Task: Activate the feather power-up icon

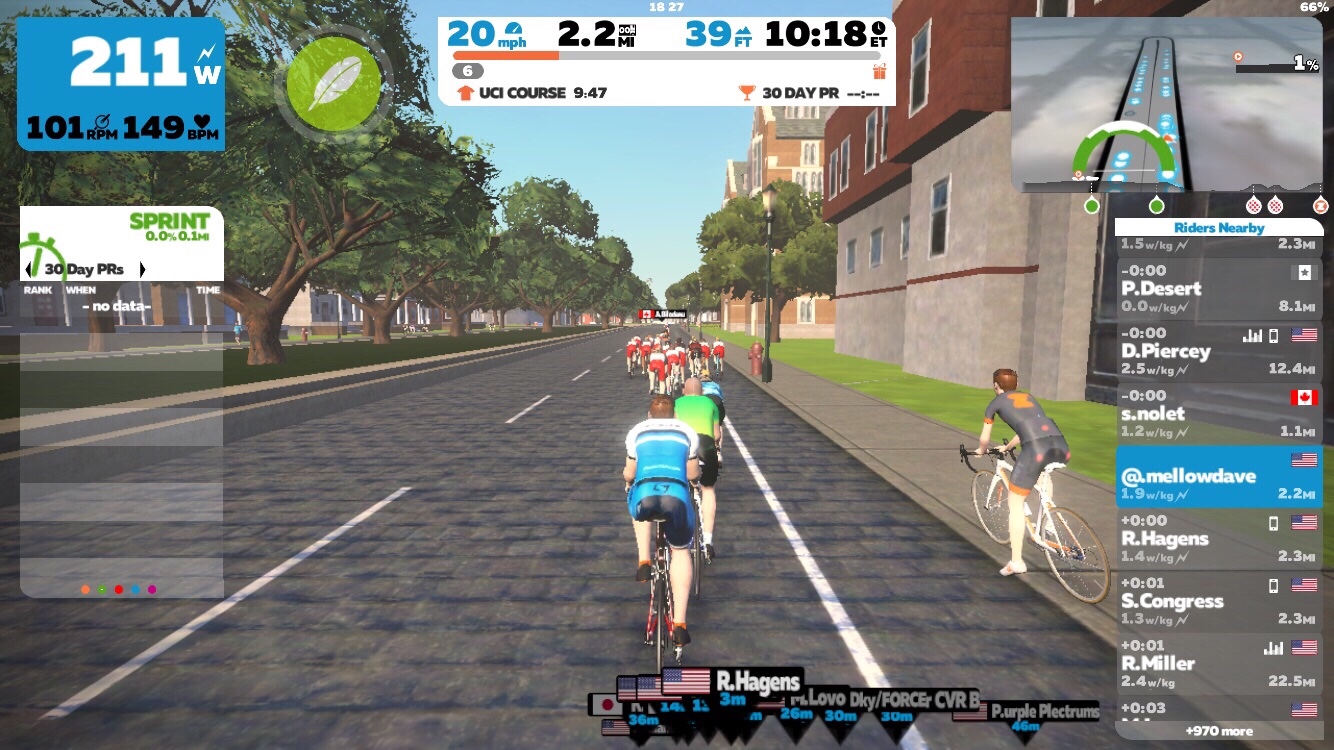Action: click(x=334, y=82)
